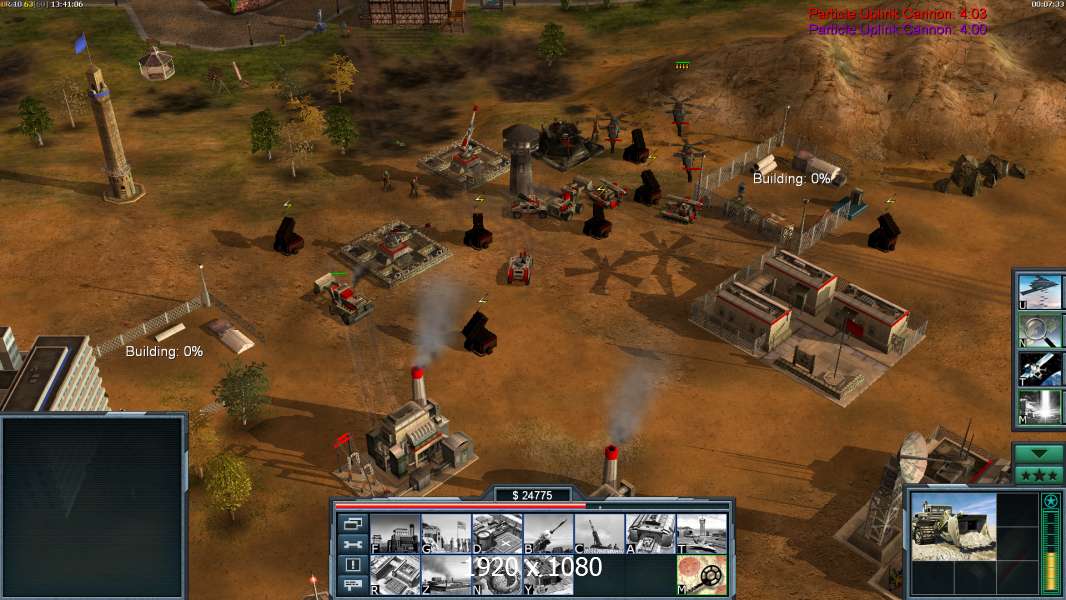This screenshot has width=1066, height=600.
Task: Click the wrench button on the command bar
Action: tap(352, 544)
